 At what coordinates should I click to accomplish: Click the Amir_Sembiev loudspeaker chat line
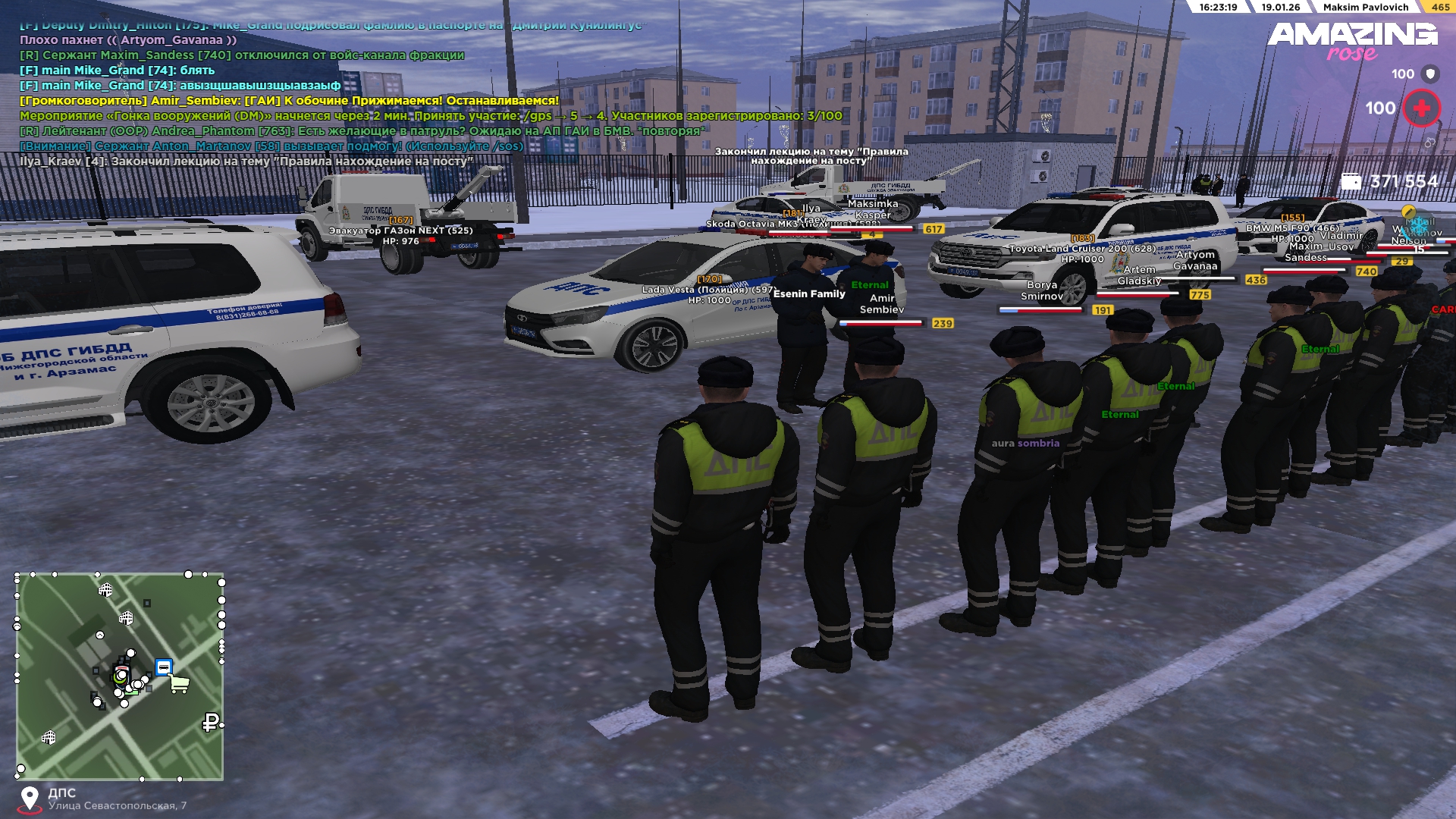[289, 101]
